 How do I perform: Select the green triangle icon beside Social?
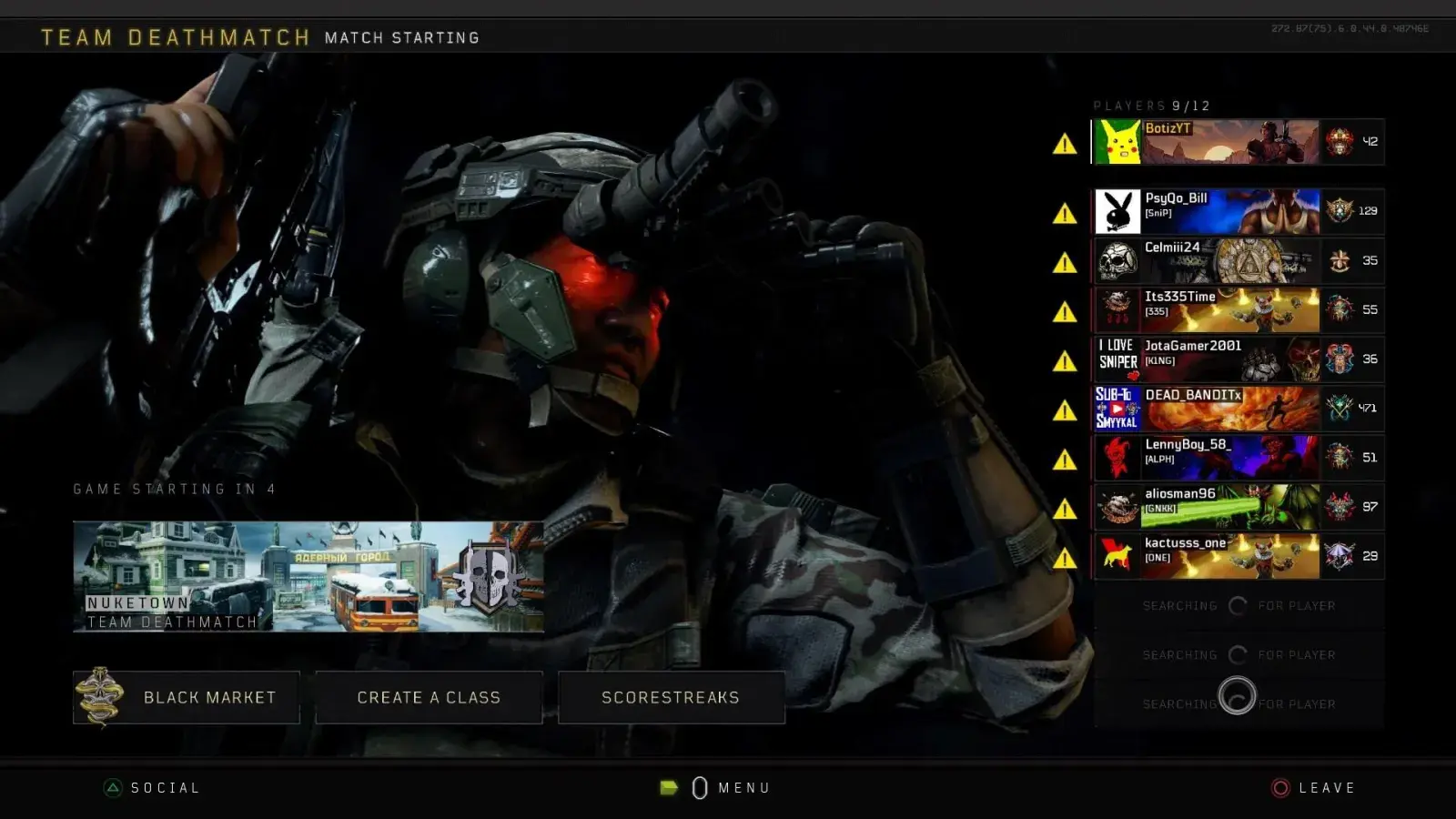[x=114, y=788]
